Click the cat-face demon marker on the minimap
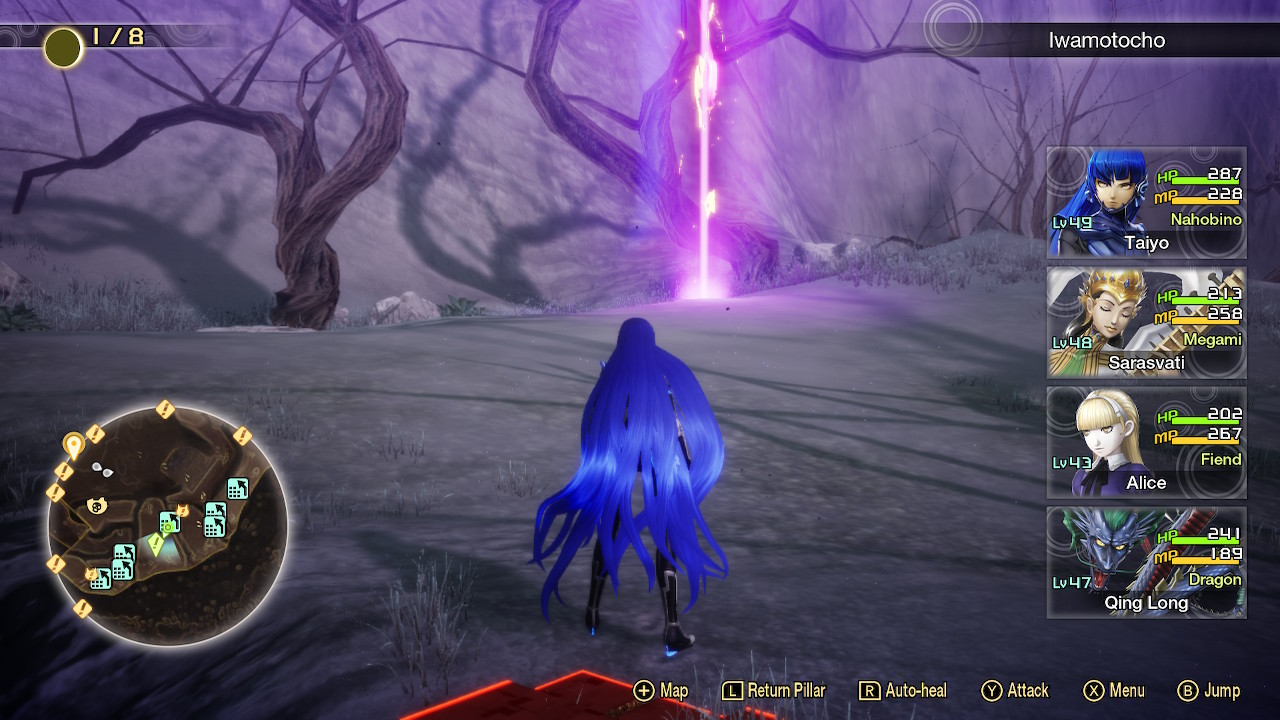The width and height of the screenshot is (1280, 720). (x=182, y=510)
